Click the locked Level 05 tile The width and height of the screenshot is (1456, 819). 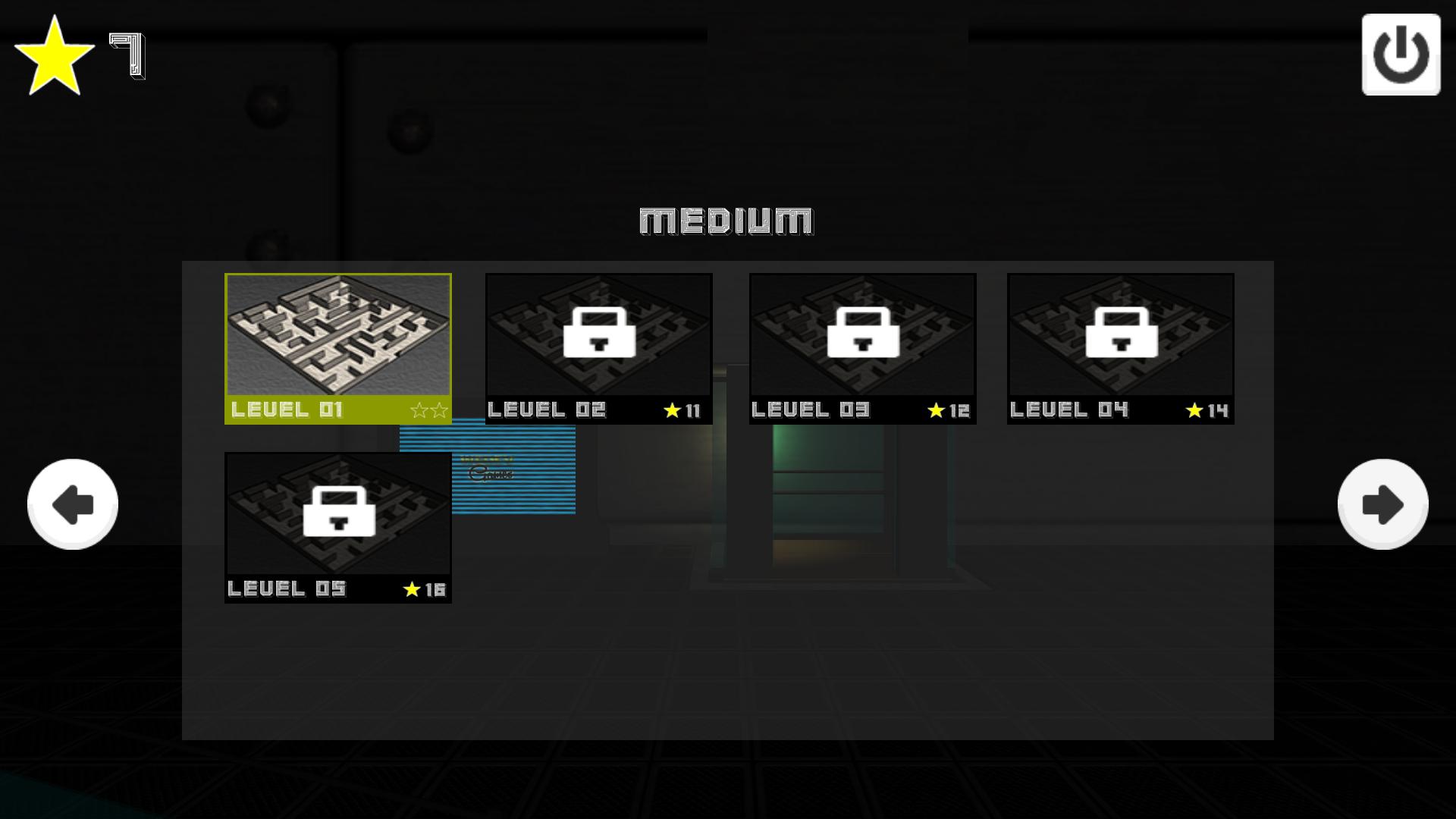tap(338, 527)
